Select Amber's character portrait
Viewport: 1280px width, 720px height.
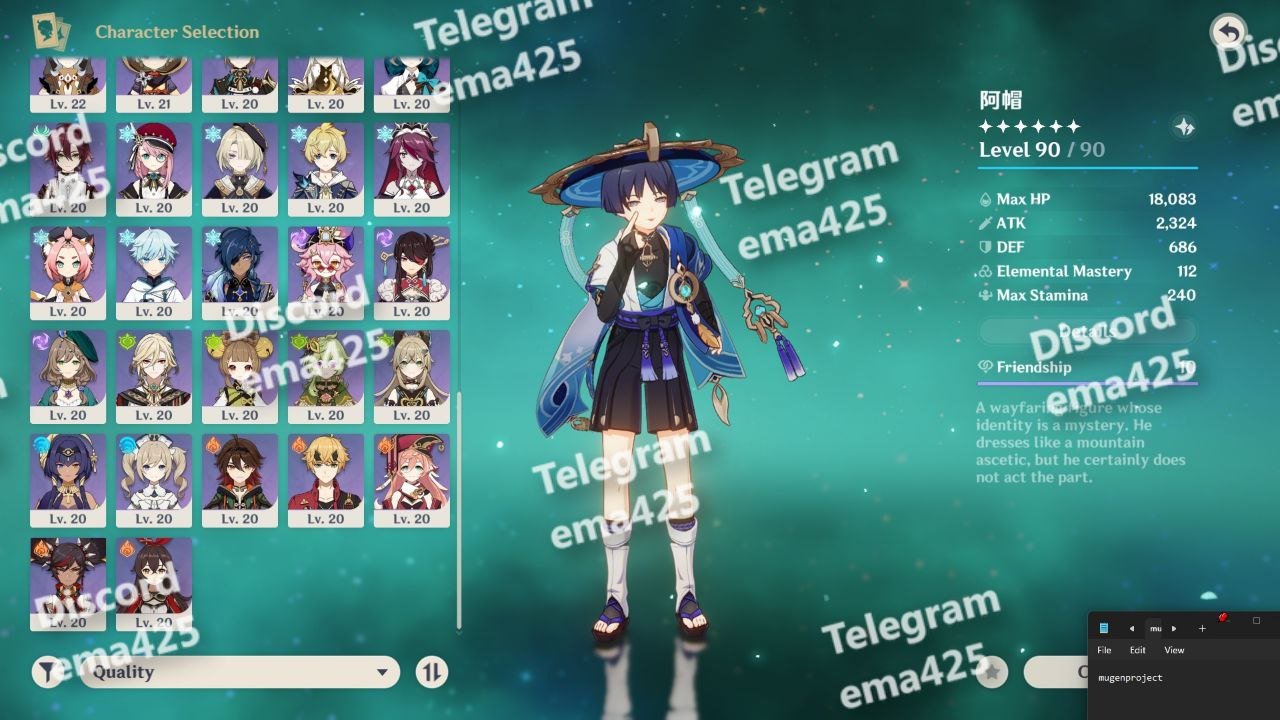click(x=154, y=577)
